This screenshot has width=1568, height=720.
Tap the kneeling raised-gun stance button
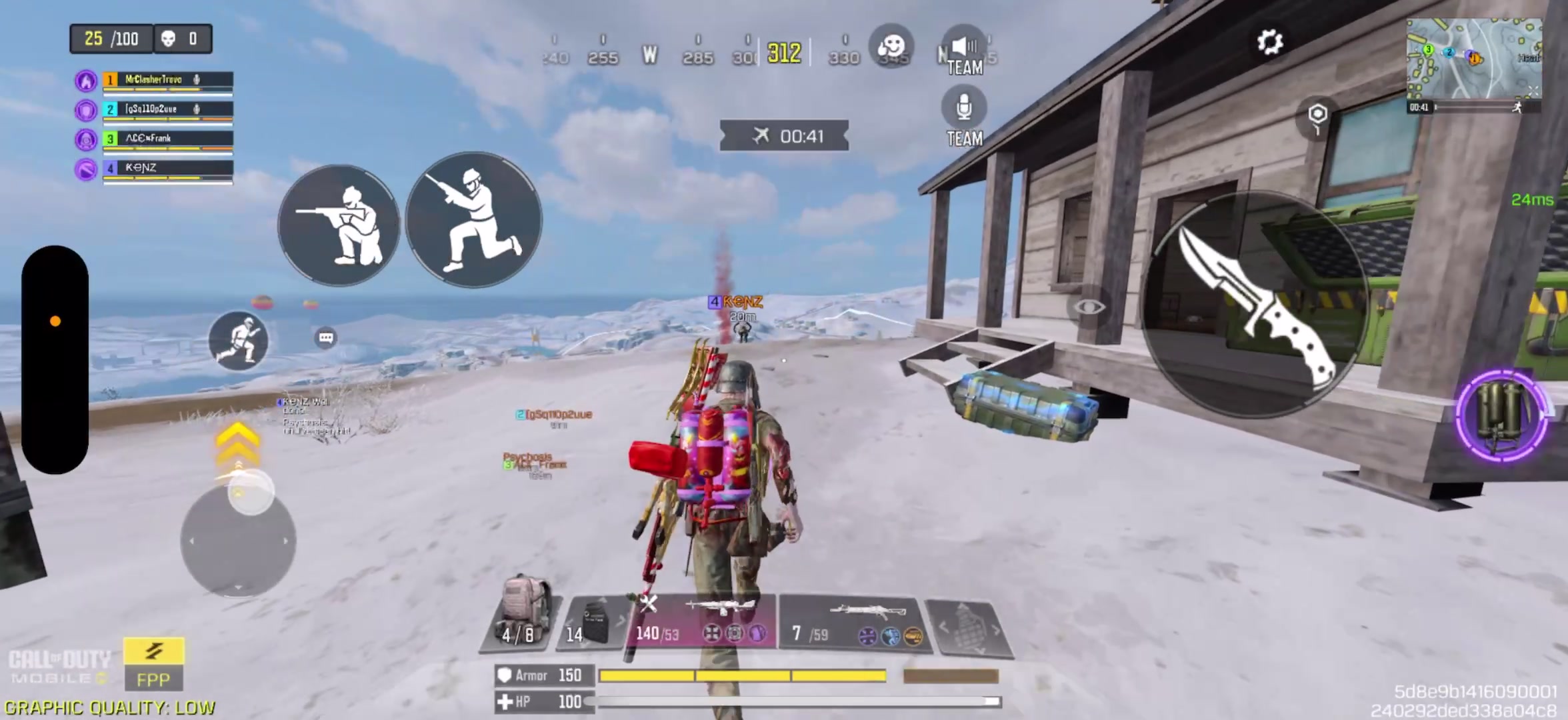click(474, 220)
